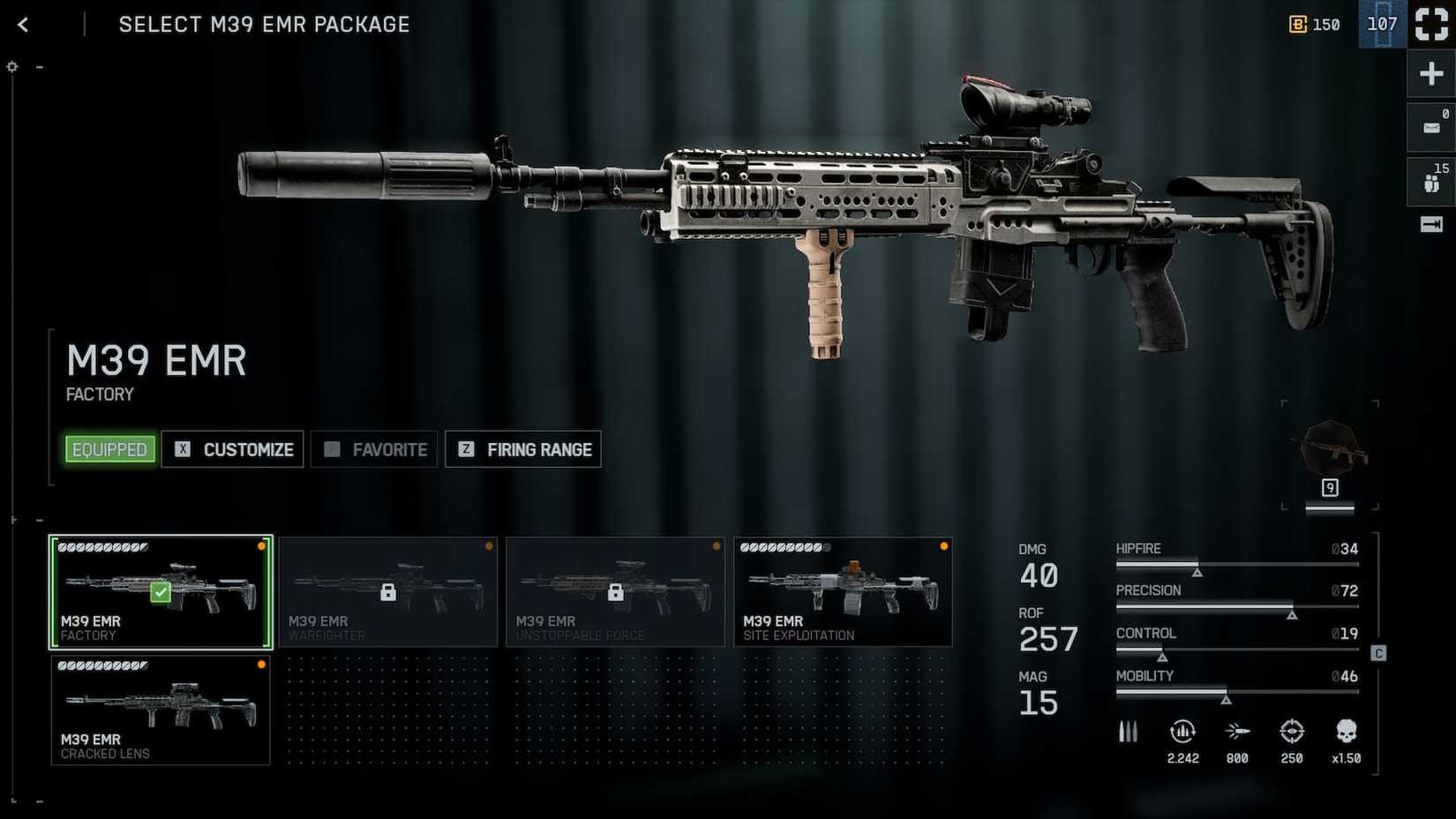Select the M39 EMR Factory package
1456x819 pixels.
point(161,592)
